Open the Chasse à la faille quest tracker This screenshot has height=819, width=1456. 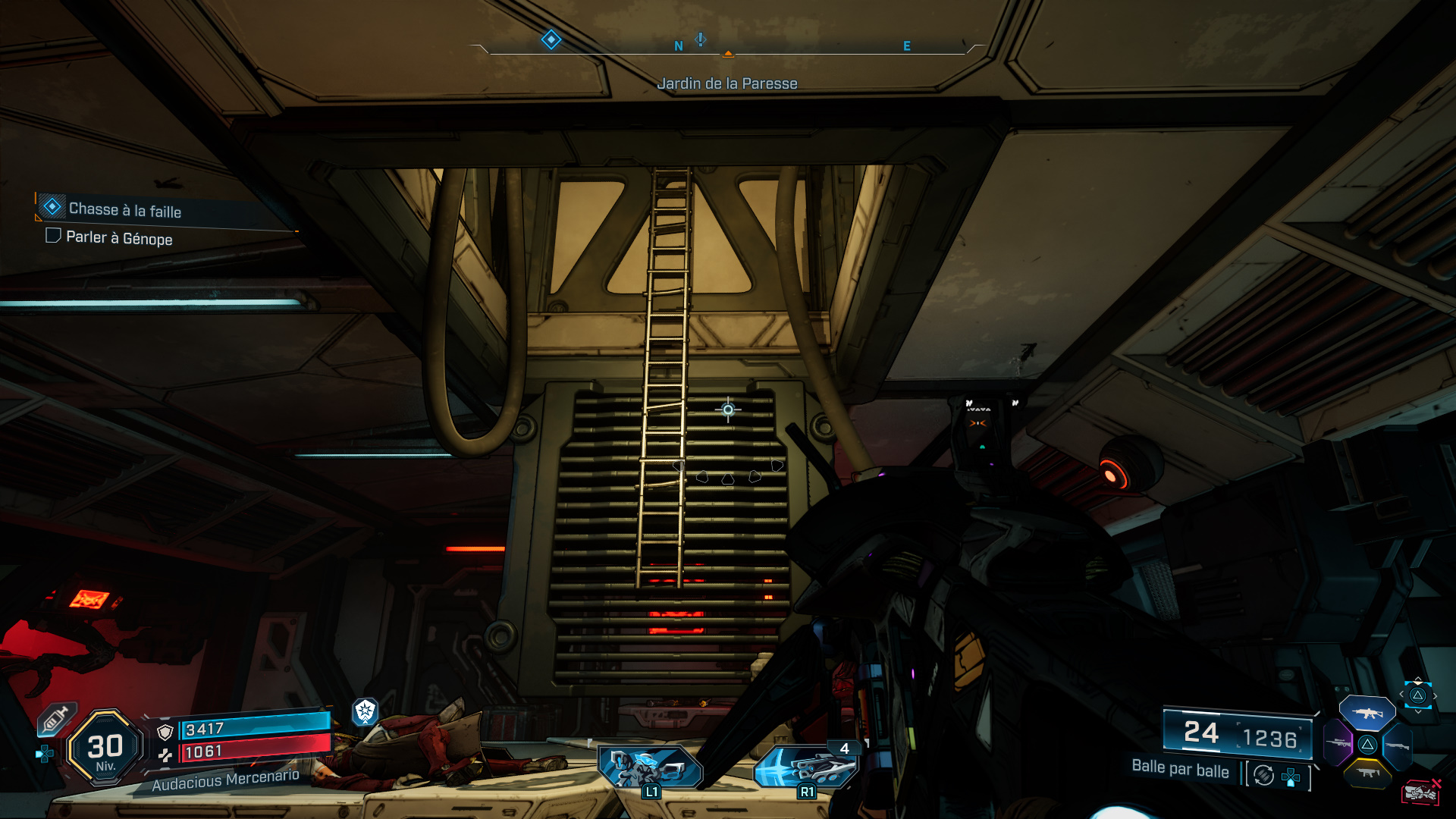[x=125, y=209]
